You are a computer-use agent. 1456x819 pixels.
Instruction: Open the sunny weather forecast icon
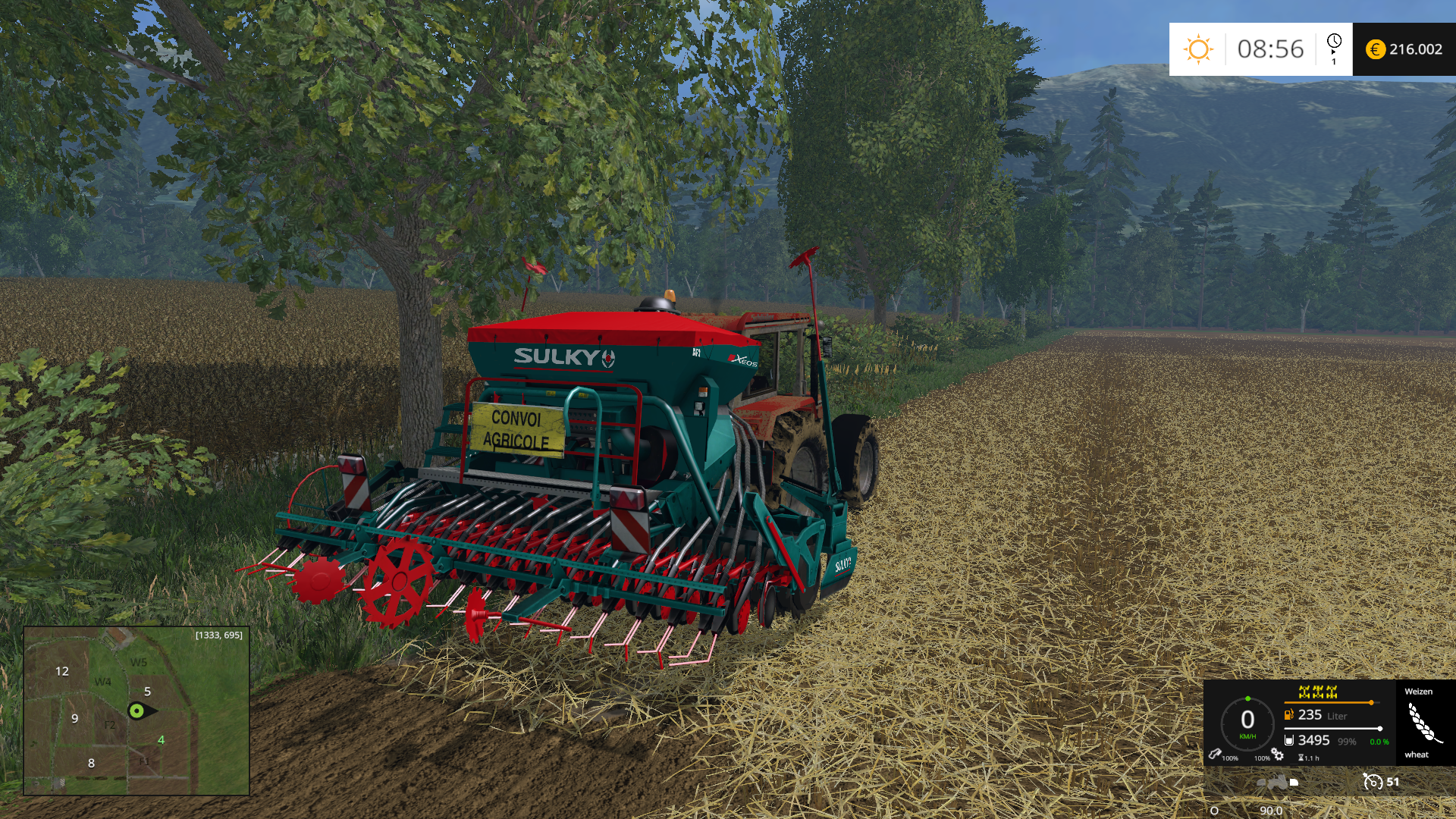pos(1198,49)
